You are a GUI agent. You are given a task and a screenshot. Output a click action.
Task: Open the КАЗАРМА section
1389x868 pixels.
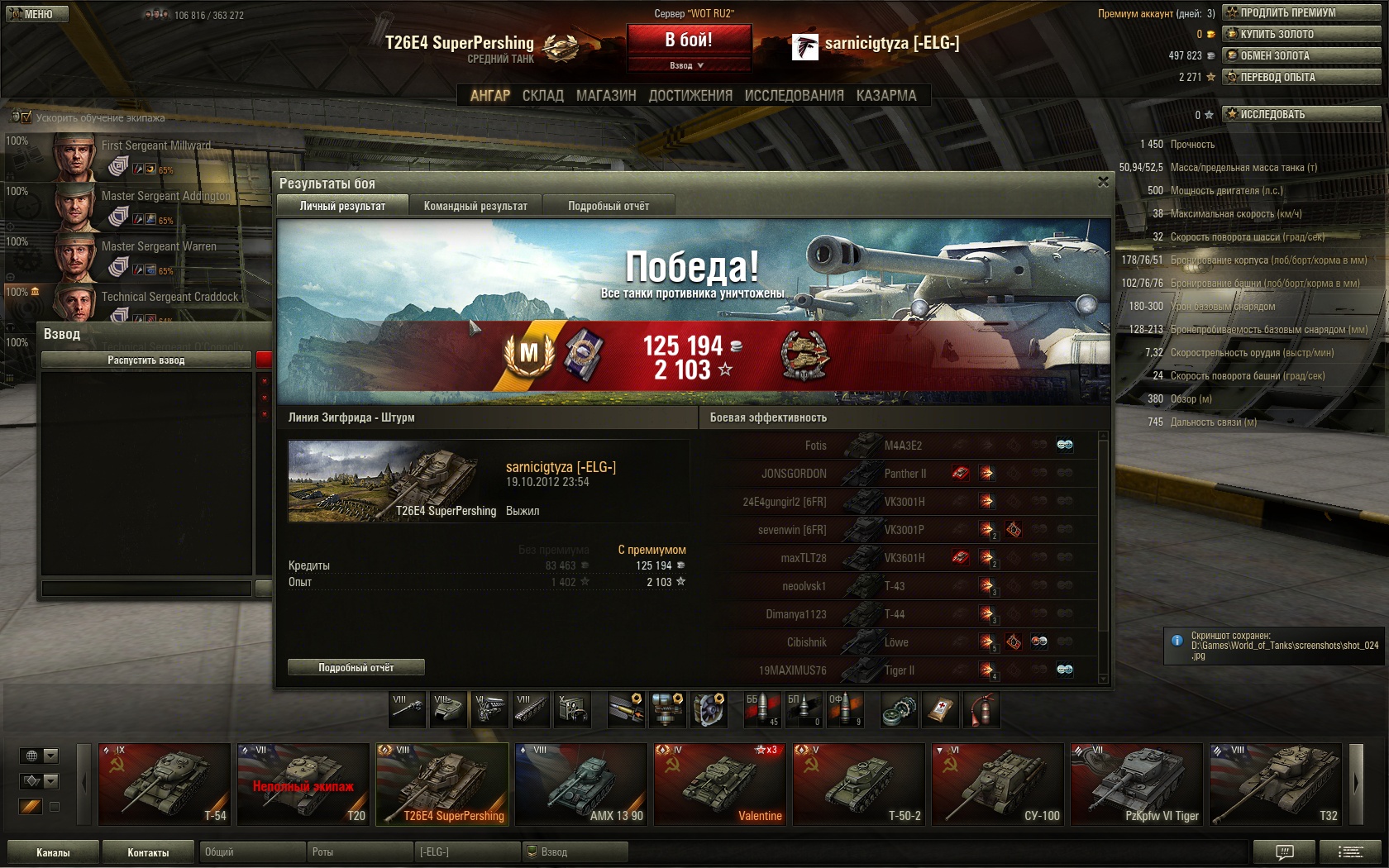[886, 96]
